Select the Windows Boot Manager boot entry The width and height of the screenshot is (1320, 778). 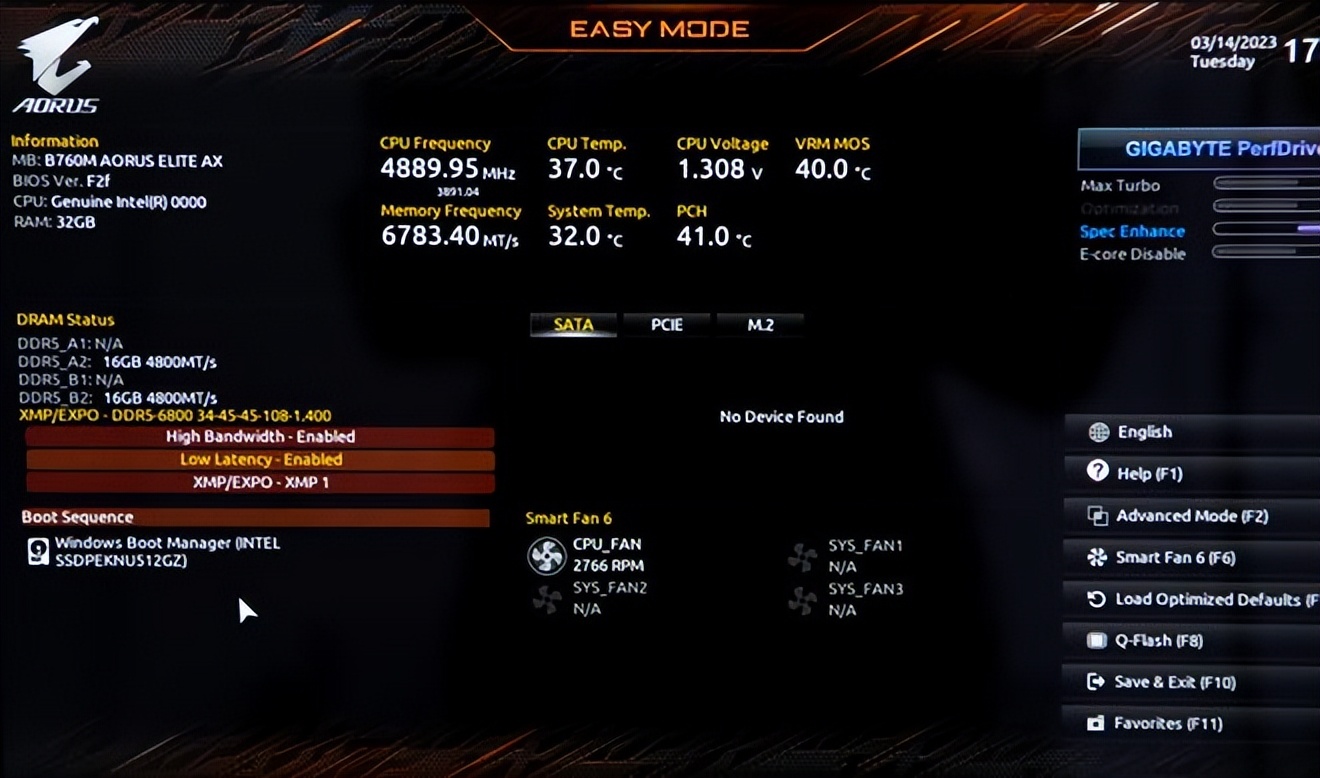150,551
